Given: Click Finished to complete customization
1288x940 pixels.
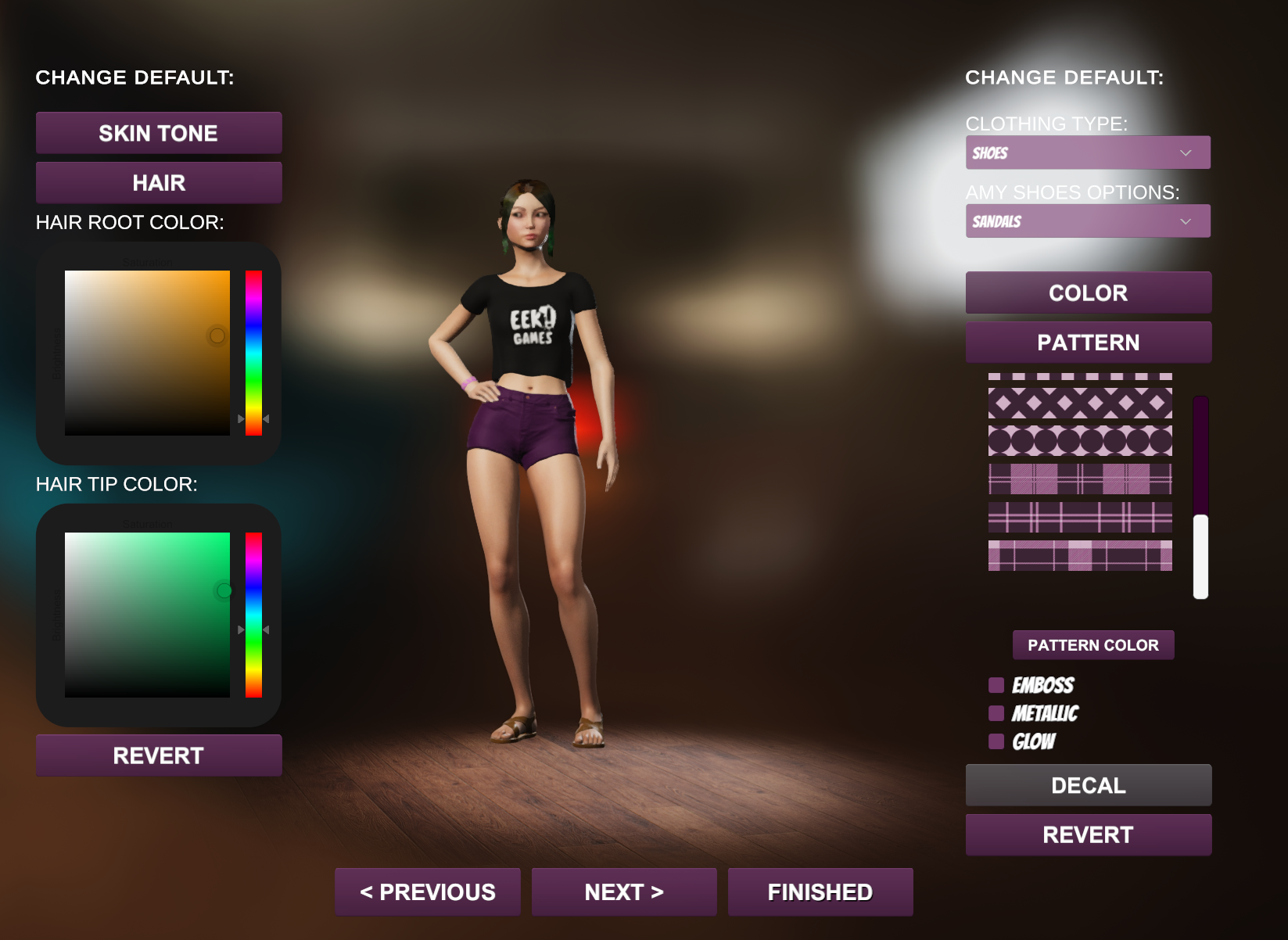Looking at the screenshot, I should [x=820, y=892].
